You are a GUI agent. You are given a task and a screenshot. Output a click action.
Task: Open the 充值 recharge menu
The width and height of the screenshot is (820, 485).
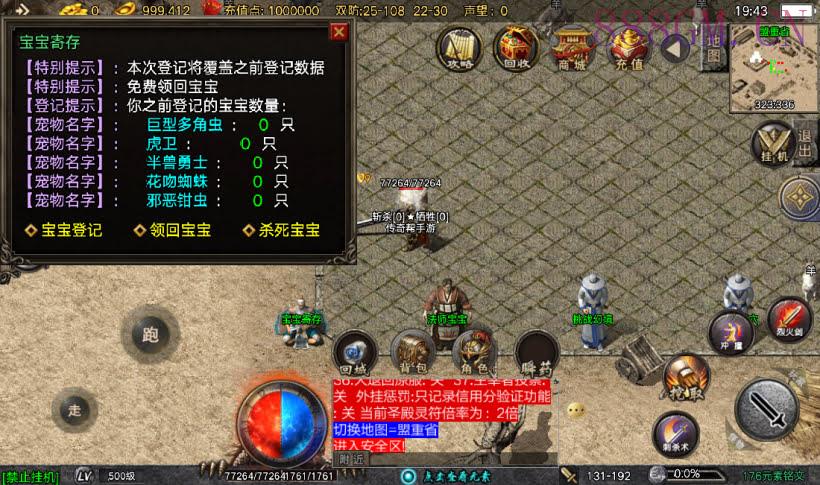629,47
